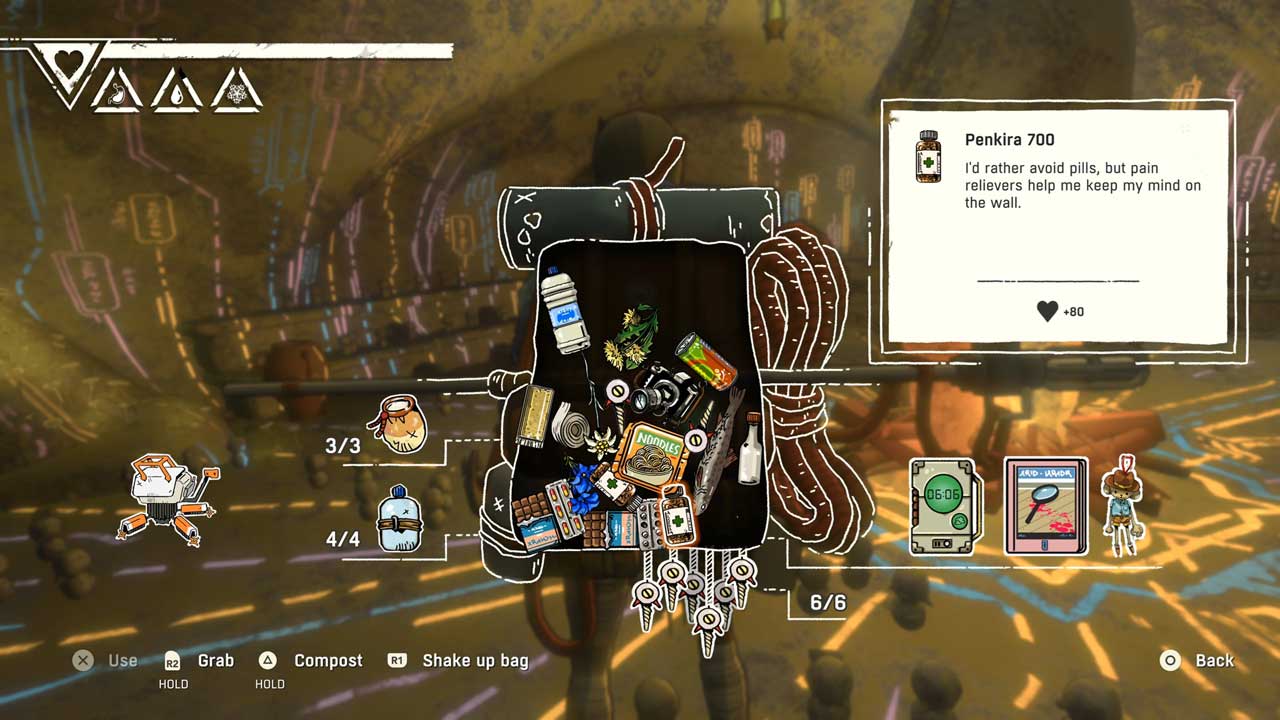
Task: Select the portable camping stove
Action: point(168,499)
